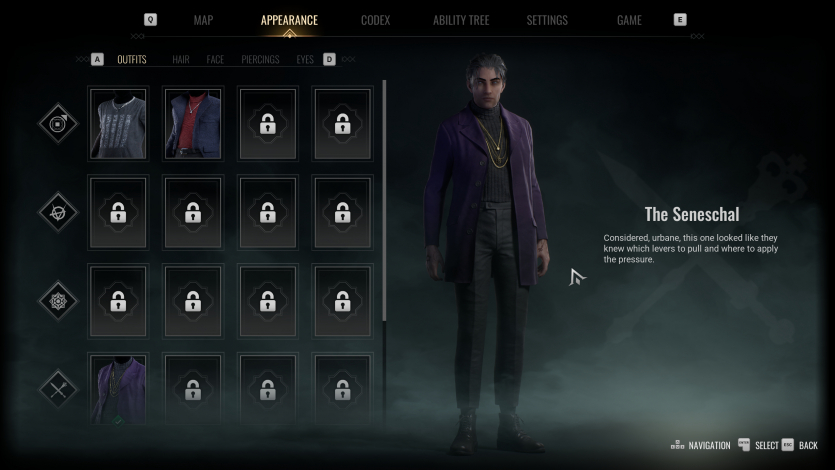Open the Game tab
This screenshot has height=470, width=835.
(x=629, y=20)
